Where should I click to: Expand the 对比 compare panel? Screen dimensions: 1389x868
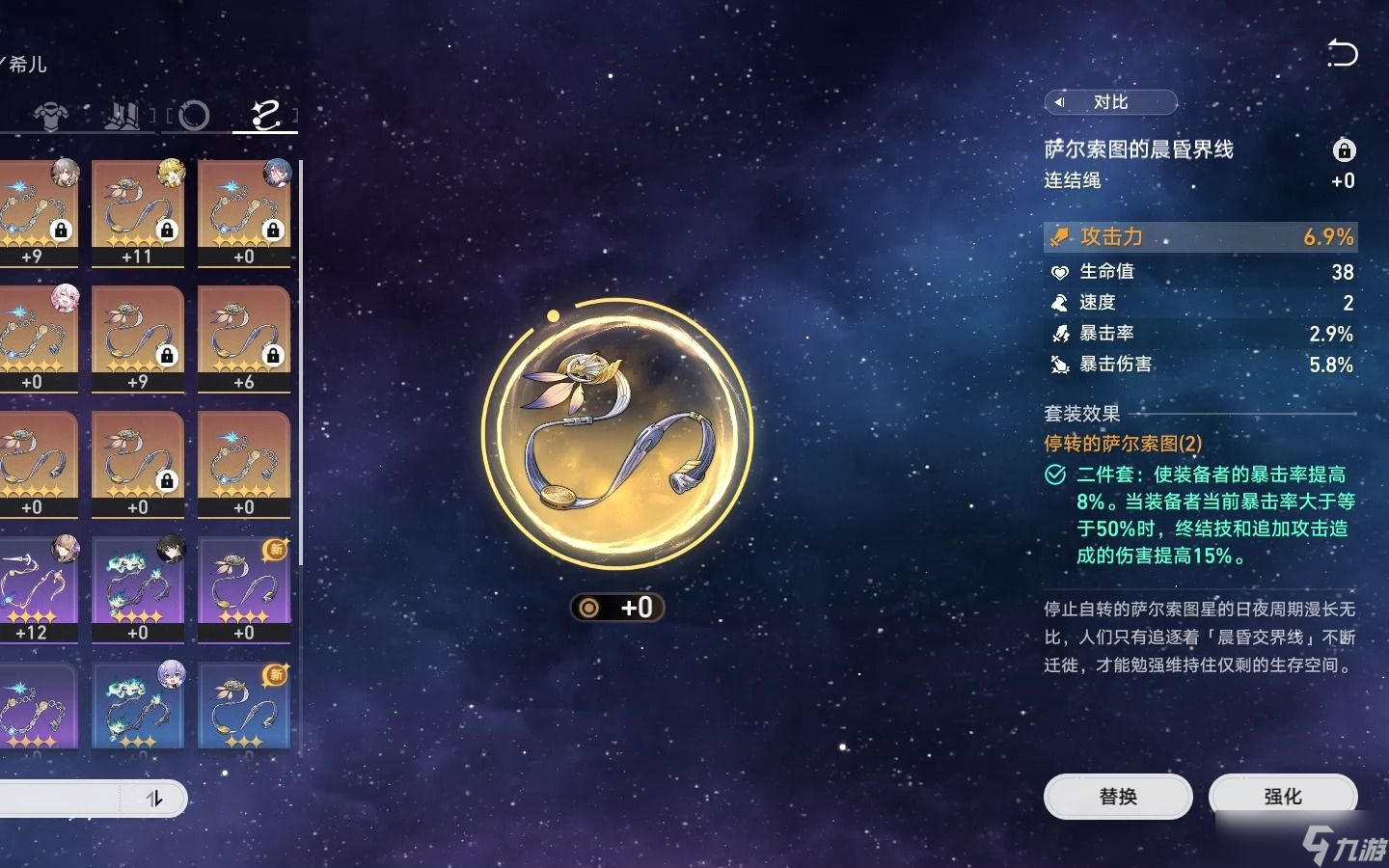click(1110, 103)
